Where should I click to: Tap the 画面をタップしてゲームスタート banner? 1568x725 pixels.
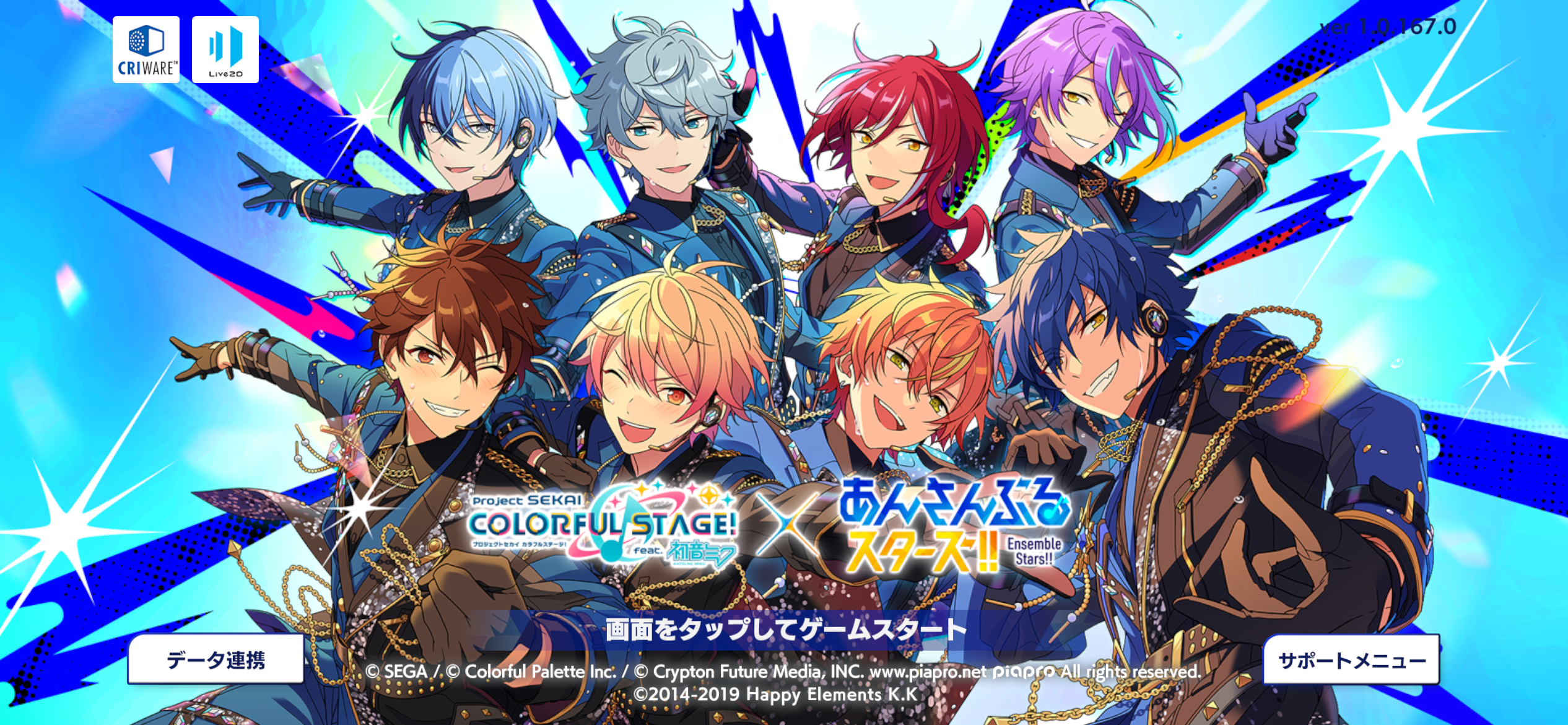(x=785, y=630)
